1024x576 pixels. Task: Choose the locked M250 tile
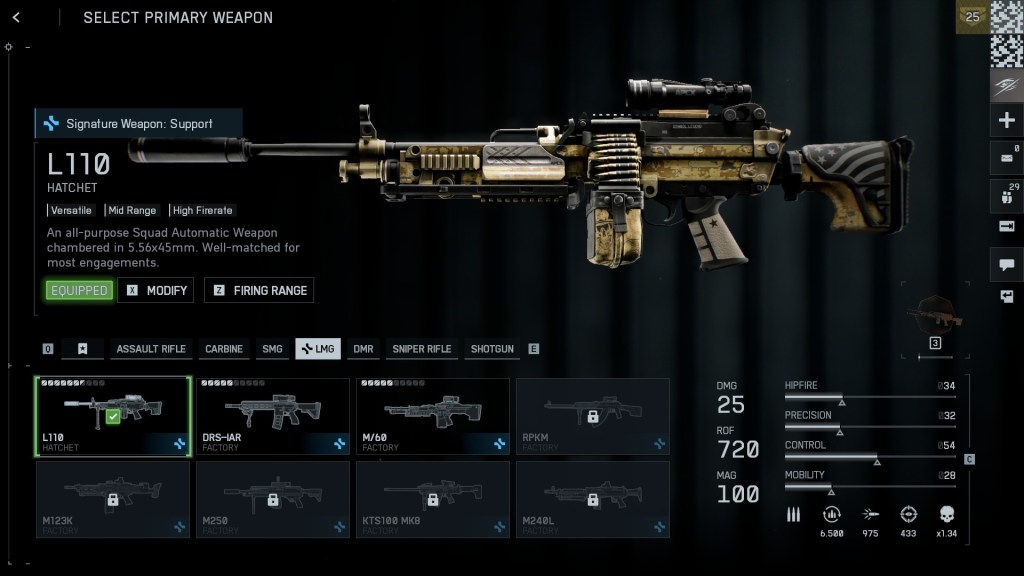[x=273, y=499]
